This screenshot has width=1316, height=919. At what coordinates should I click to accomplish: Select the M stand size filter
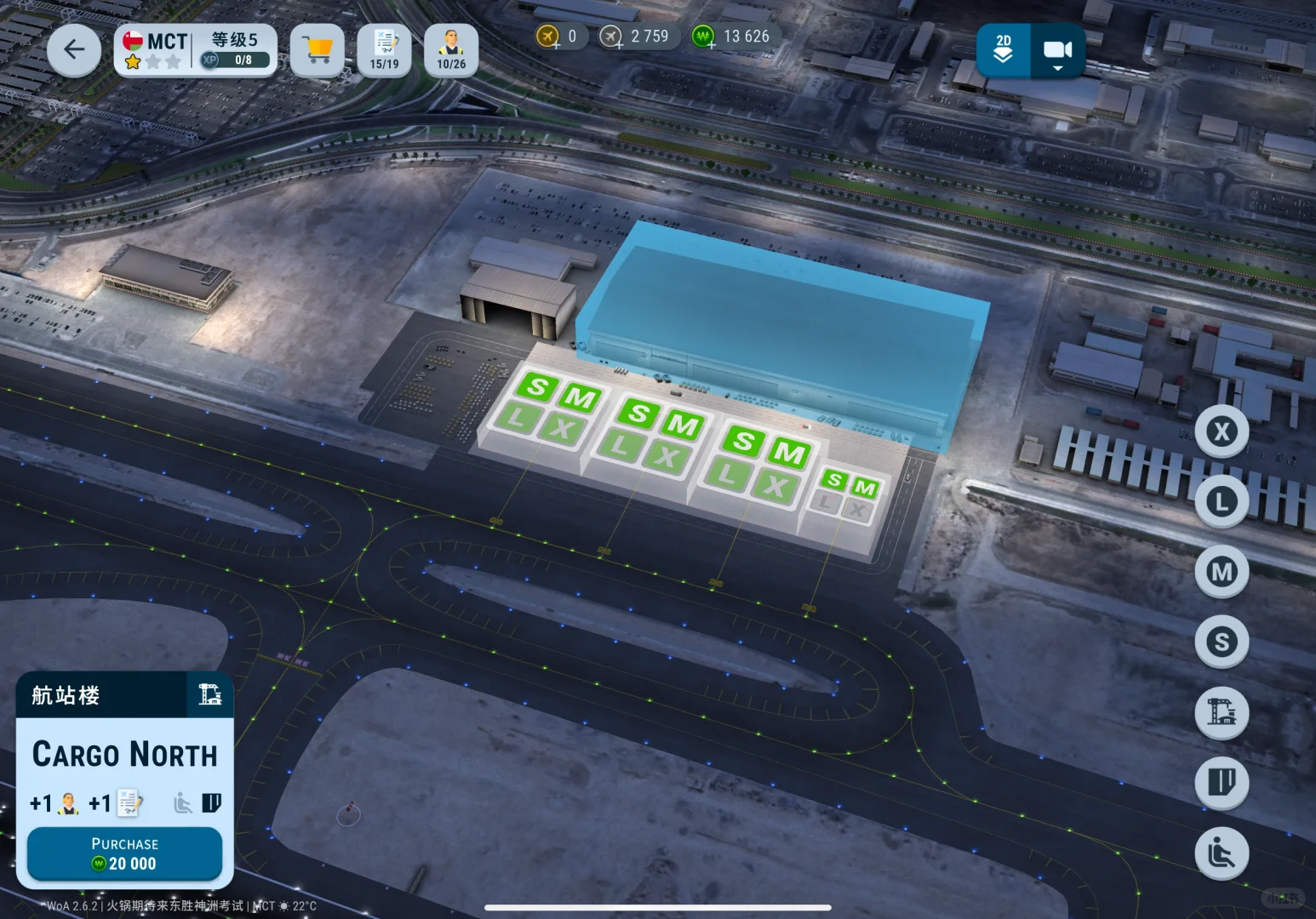pos(1222,571)
